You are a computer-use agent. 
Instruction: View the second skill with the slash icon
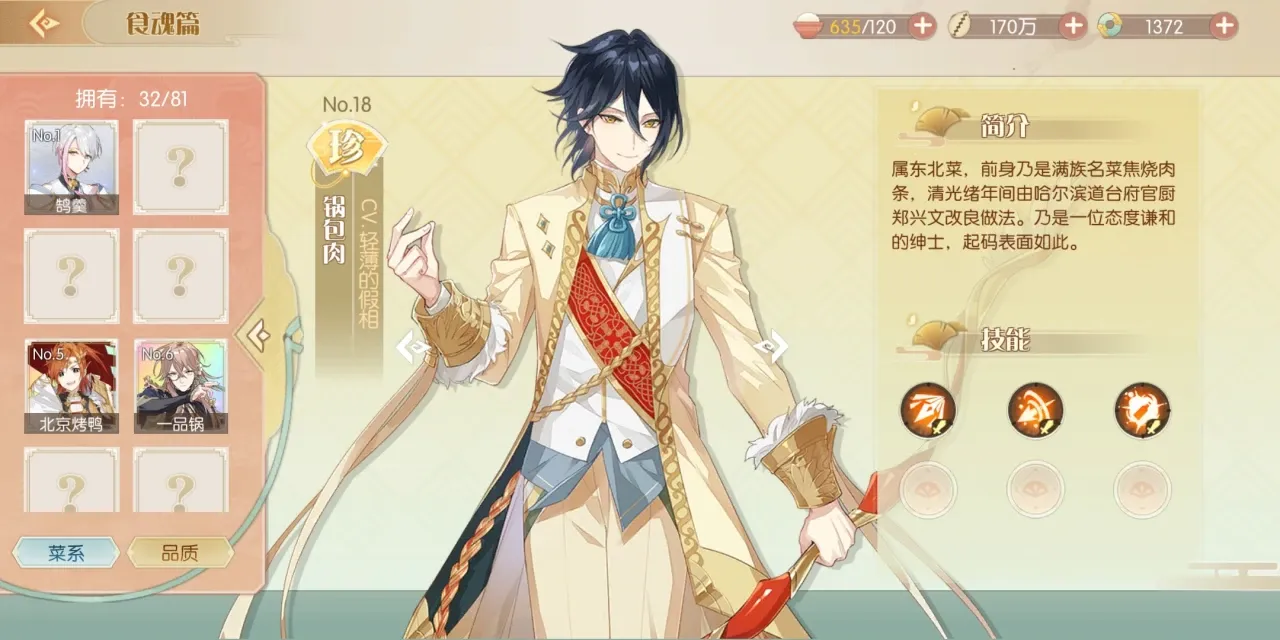[x=1035, y=410]
